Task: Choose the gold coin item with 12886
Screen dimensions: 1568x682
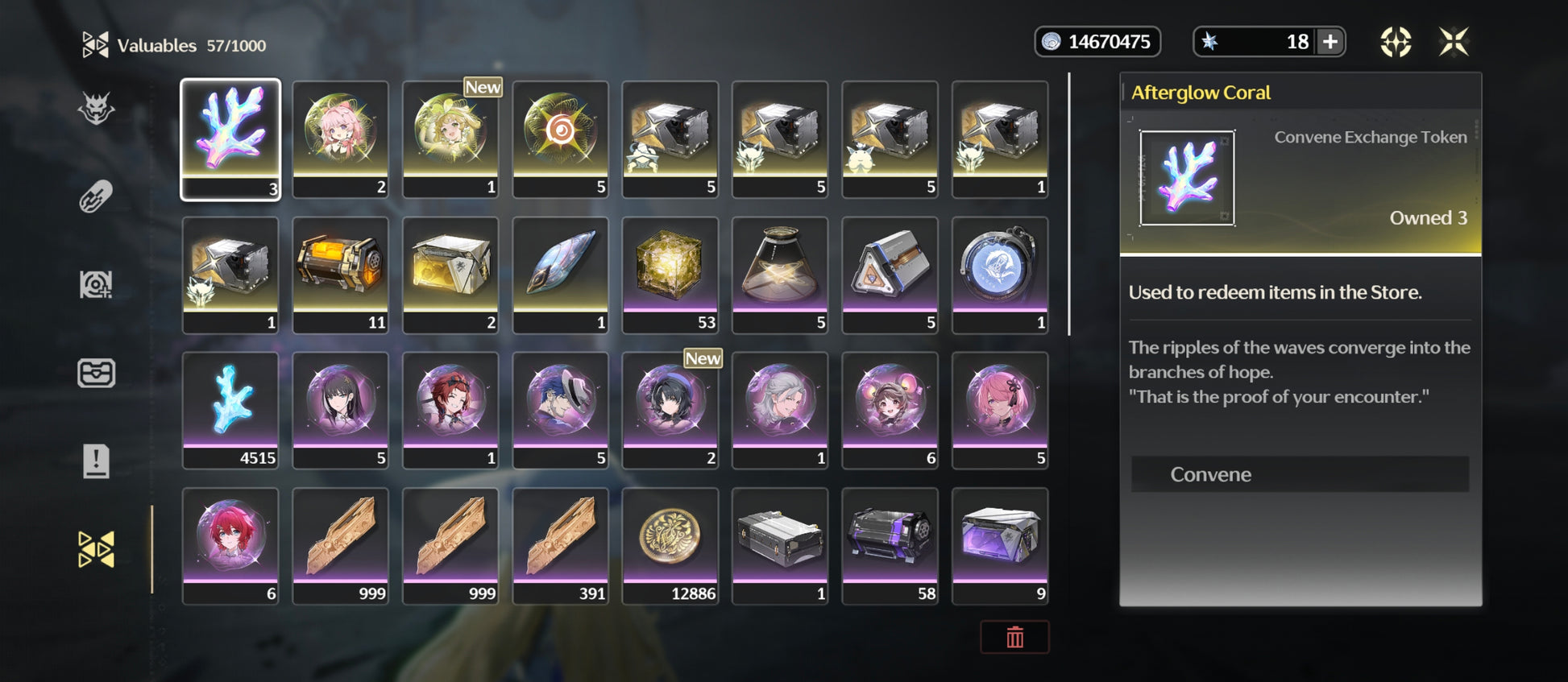Action: [670, 545]
